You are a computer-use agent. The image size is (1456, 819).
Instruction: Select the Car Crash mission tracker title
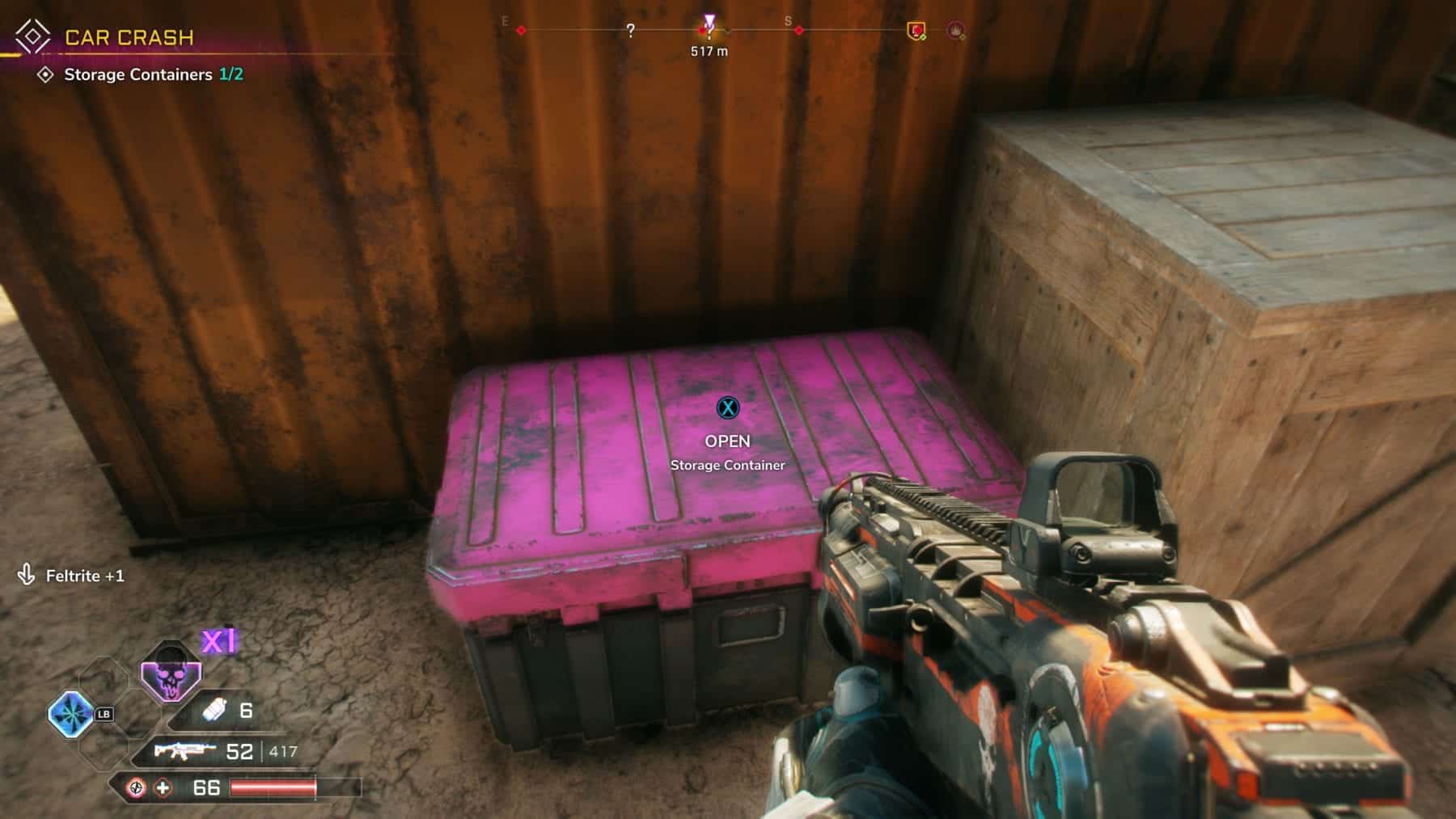tap(129, 37)
